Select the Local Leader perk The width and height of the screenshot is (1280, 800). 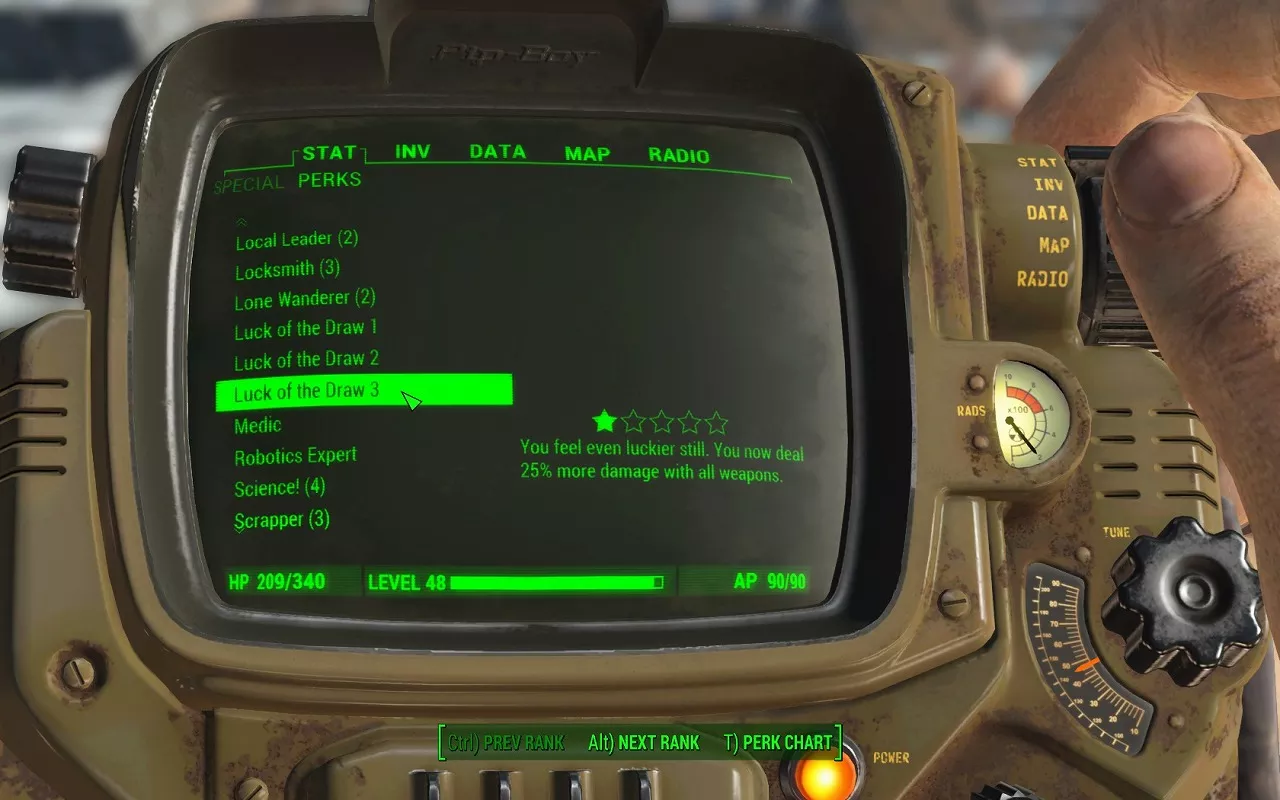pos(296,240)
